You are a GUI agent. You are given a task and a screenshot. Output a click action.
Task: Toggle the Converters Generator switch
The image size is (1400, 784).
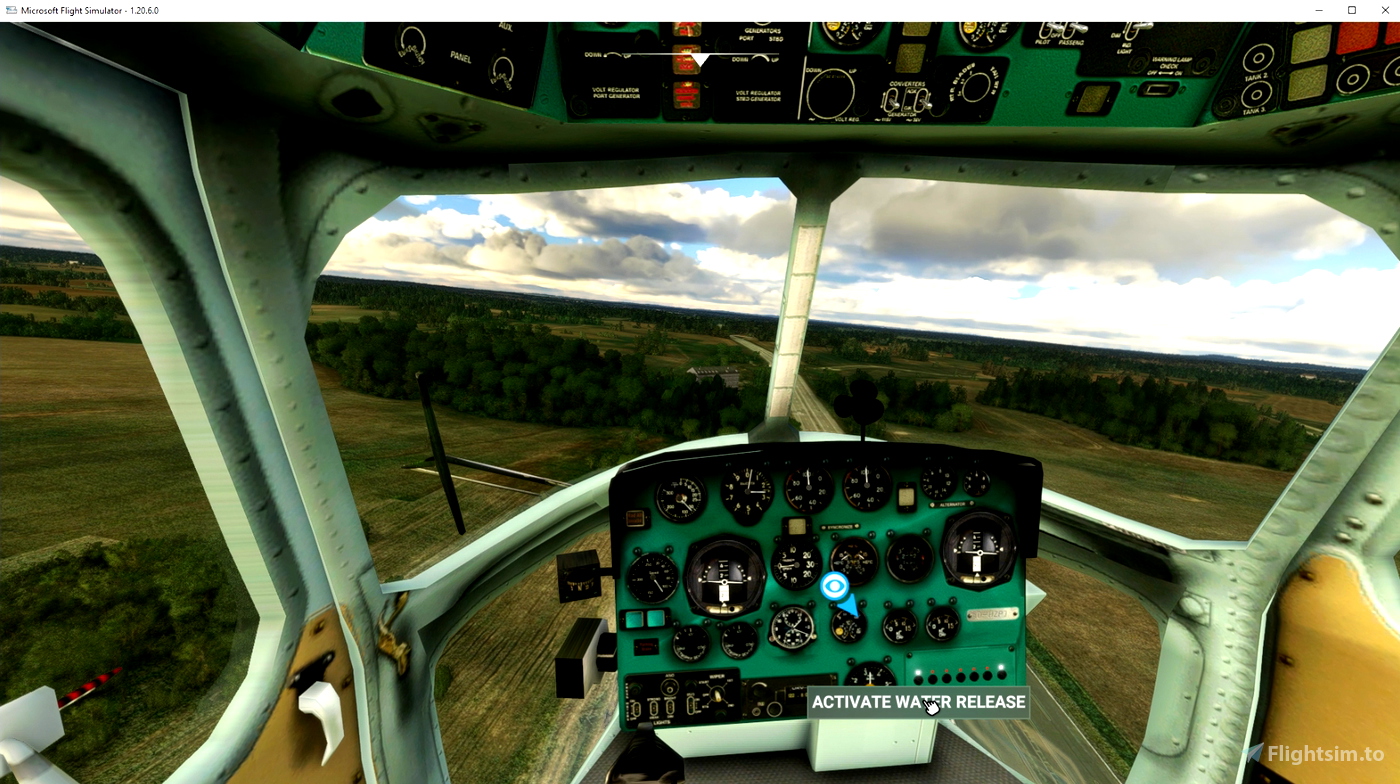pos(894,102)
